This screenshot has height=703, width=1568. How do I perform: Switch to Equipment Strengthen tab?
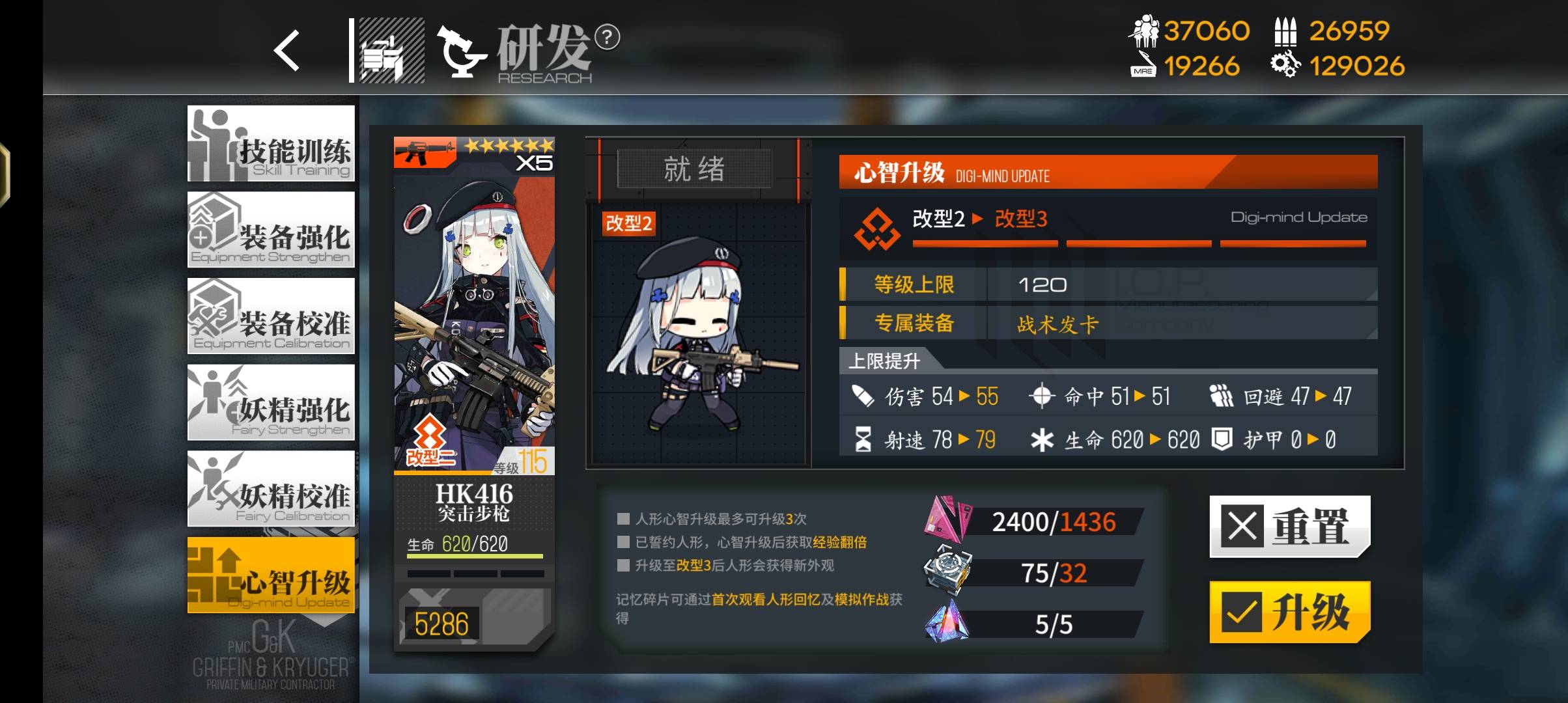[x=271, y=230]
